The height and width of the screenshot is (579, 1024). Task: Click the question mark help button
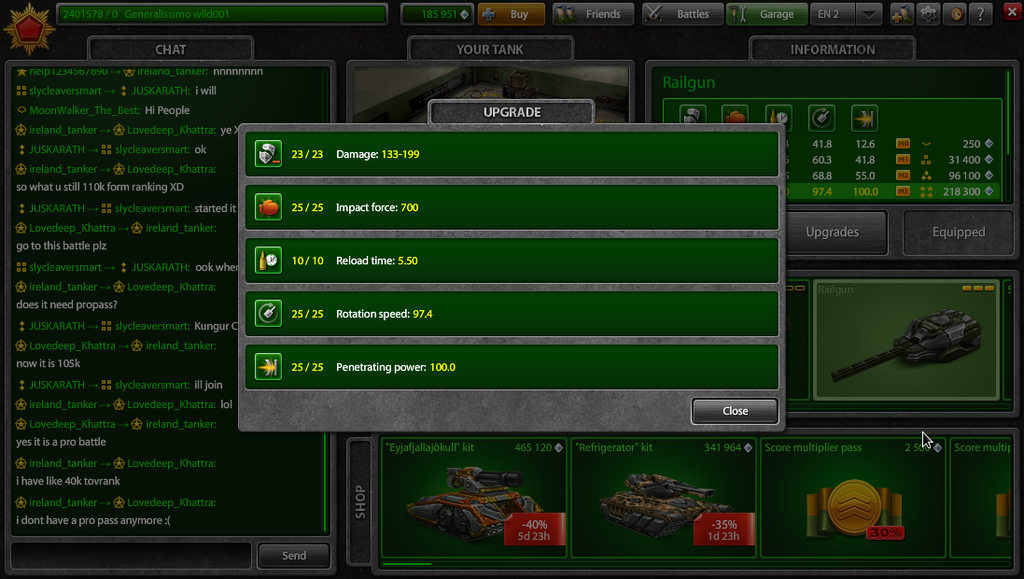click(x=981, y=14)
